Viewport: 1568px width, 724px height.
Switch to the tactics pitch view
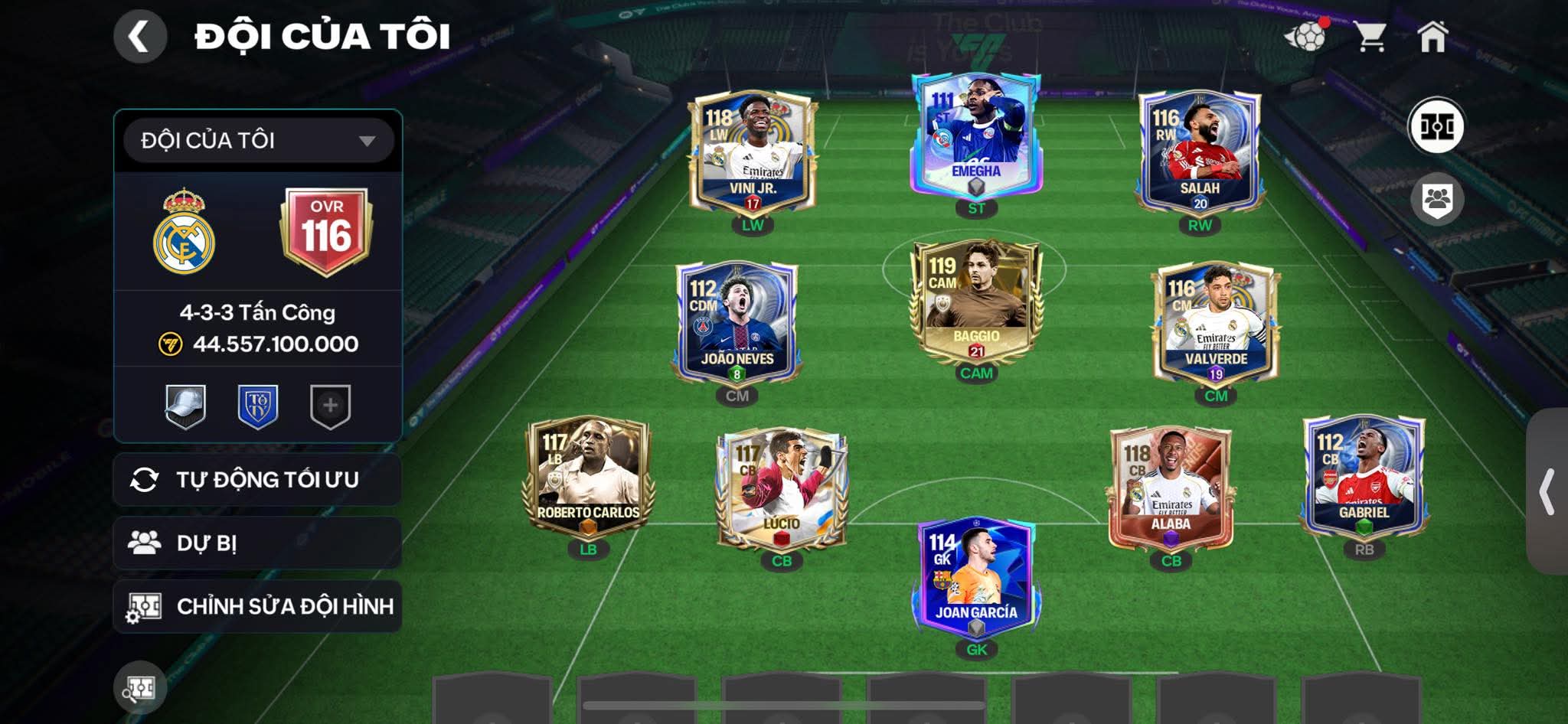1436,126
